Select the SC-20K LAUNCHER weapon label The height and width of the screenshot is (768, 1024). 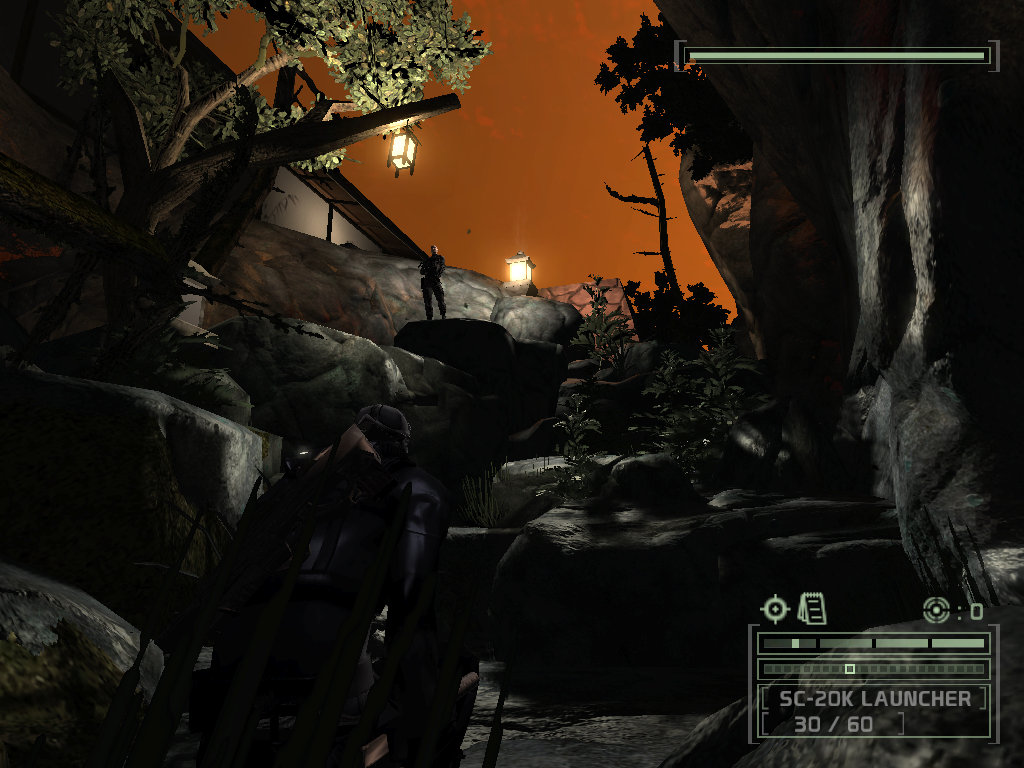(x=873, y=698)
